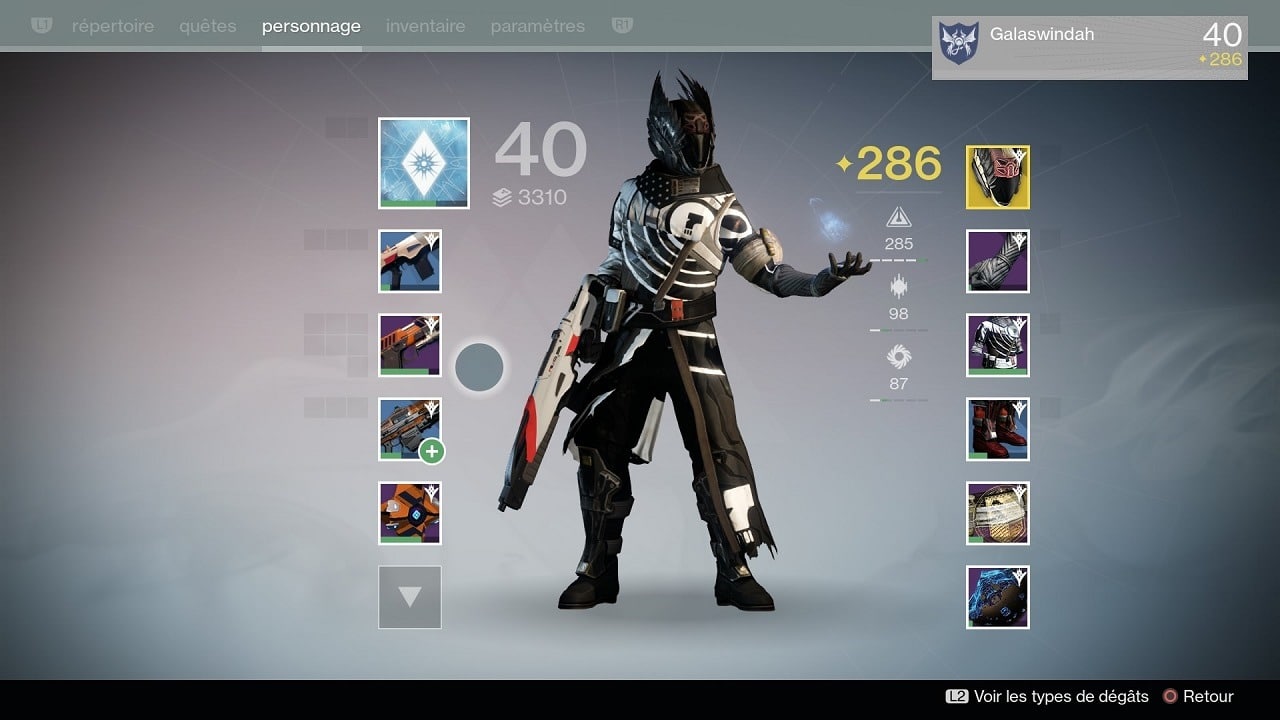The height and width of the screenshot is (720, 1280).
Task: Select the personnage tab
Action: tap(311, 26)
